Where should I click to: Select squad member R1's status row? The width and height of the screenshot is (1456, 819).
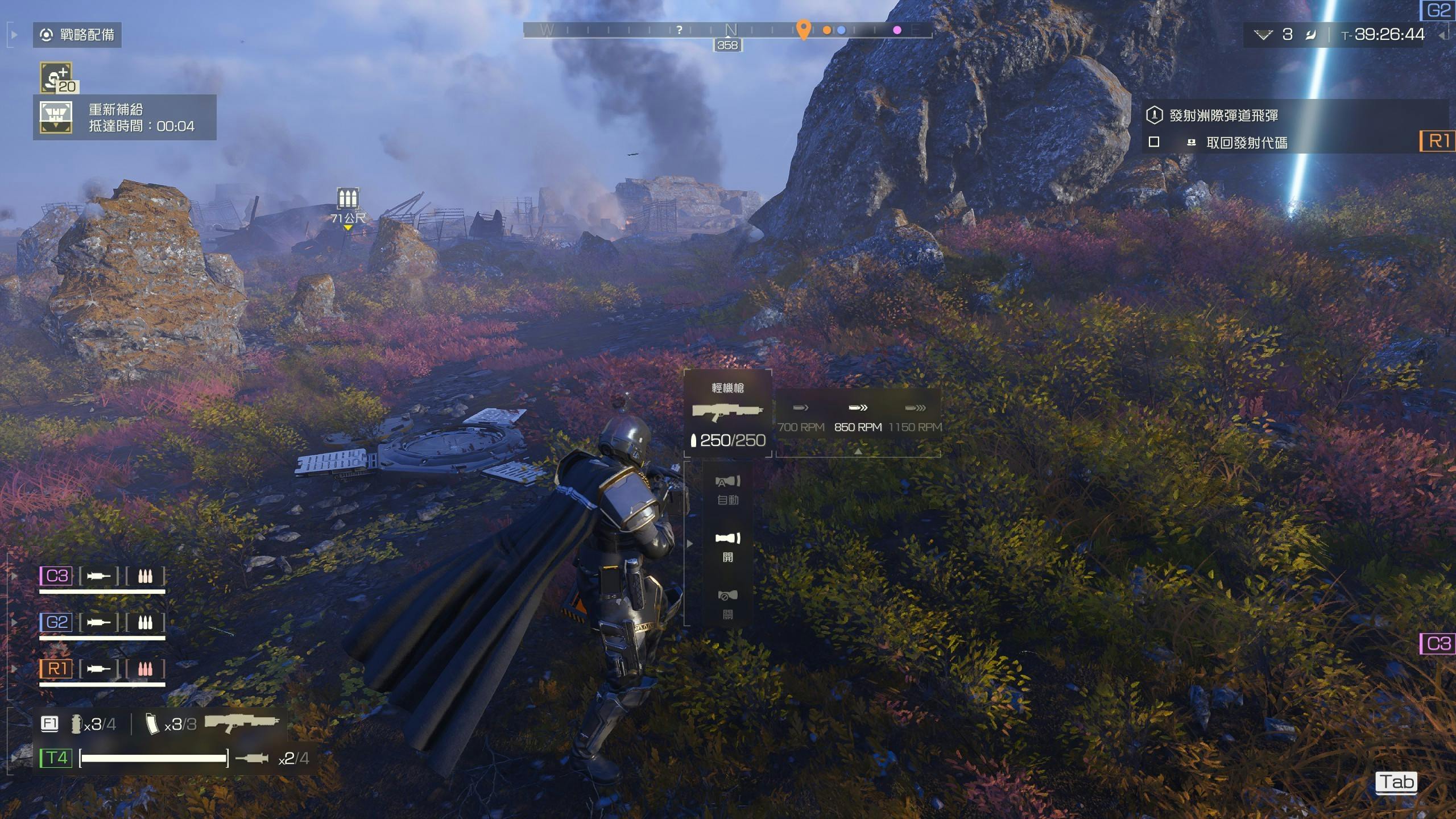(x=102, y=669)
